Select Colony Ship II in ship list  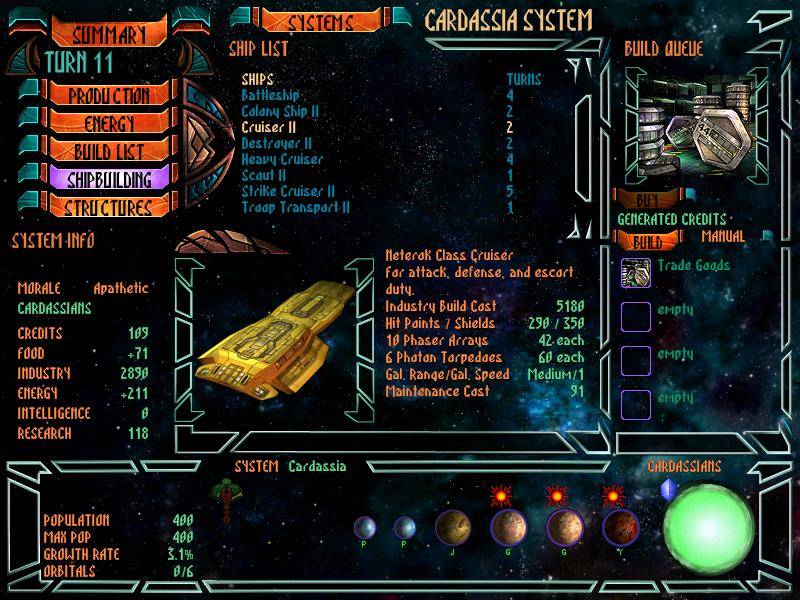280,111
